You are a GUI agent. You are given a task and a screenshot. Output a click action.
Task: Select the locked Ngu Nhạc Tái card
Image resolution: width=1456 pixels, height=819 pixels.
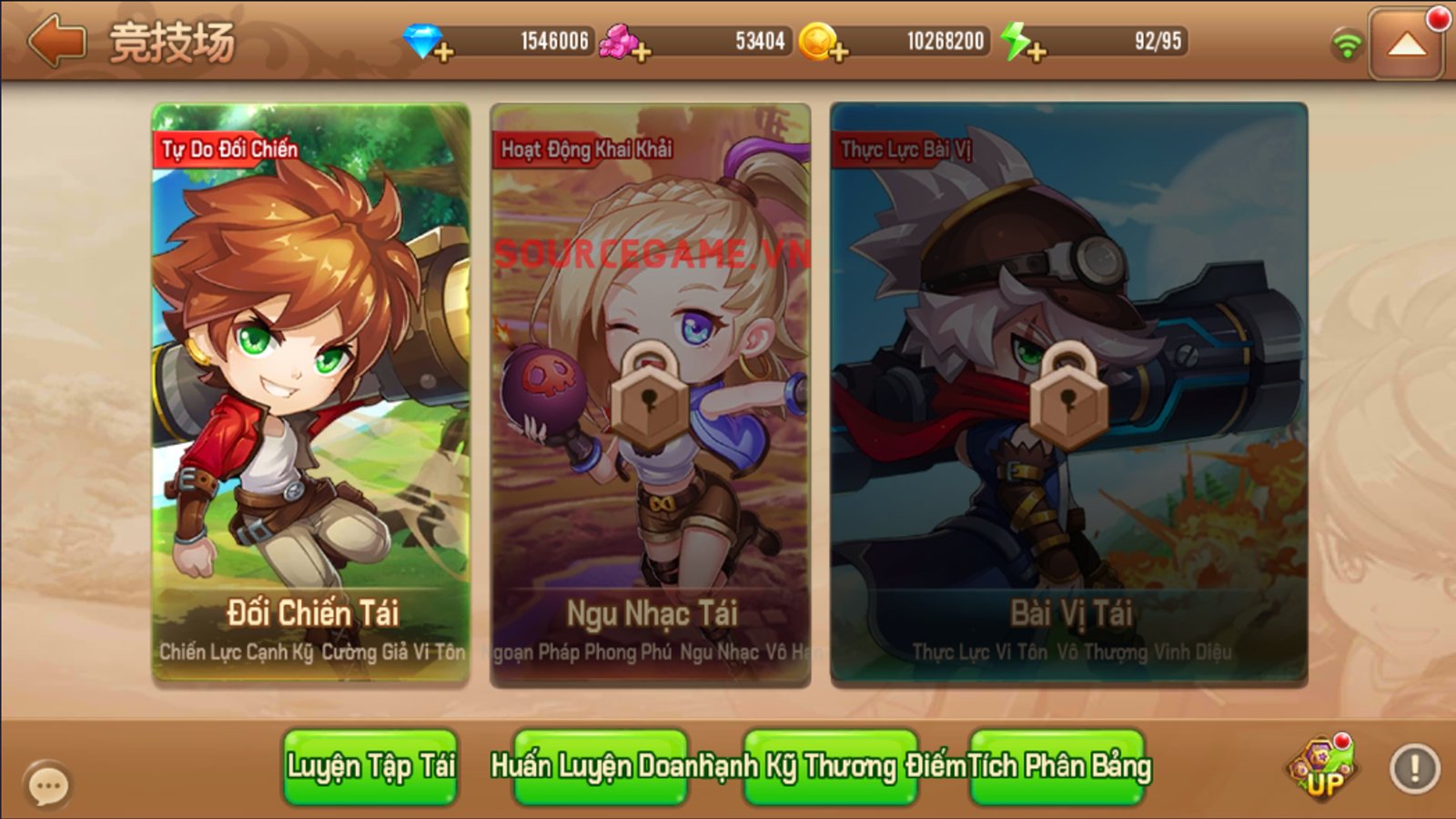pos(650,393)
